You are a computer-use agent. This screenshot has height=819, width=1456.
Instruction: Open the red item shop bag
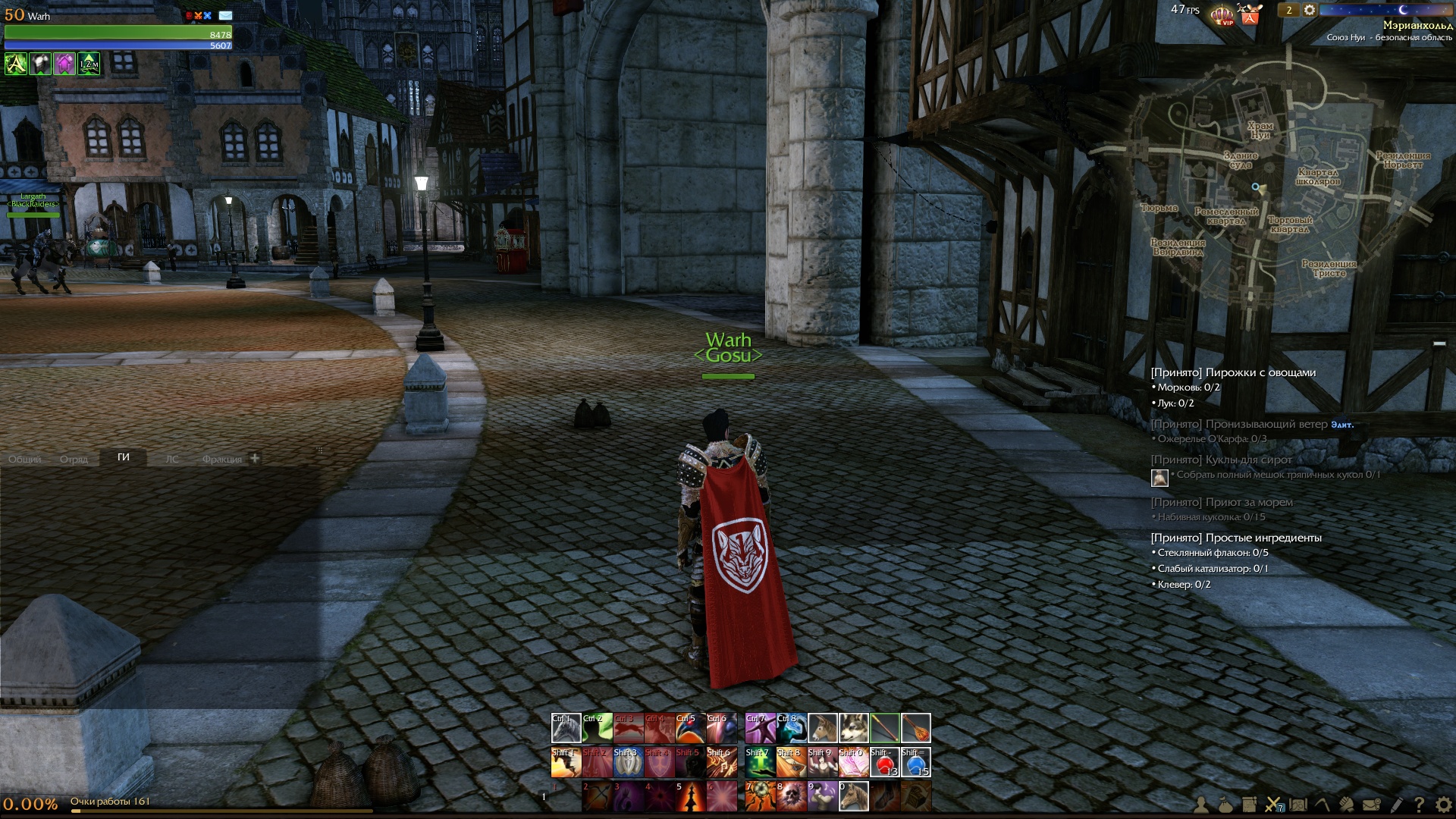pos(1250,14)
